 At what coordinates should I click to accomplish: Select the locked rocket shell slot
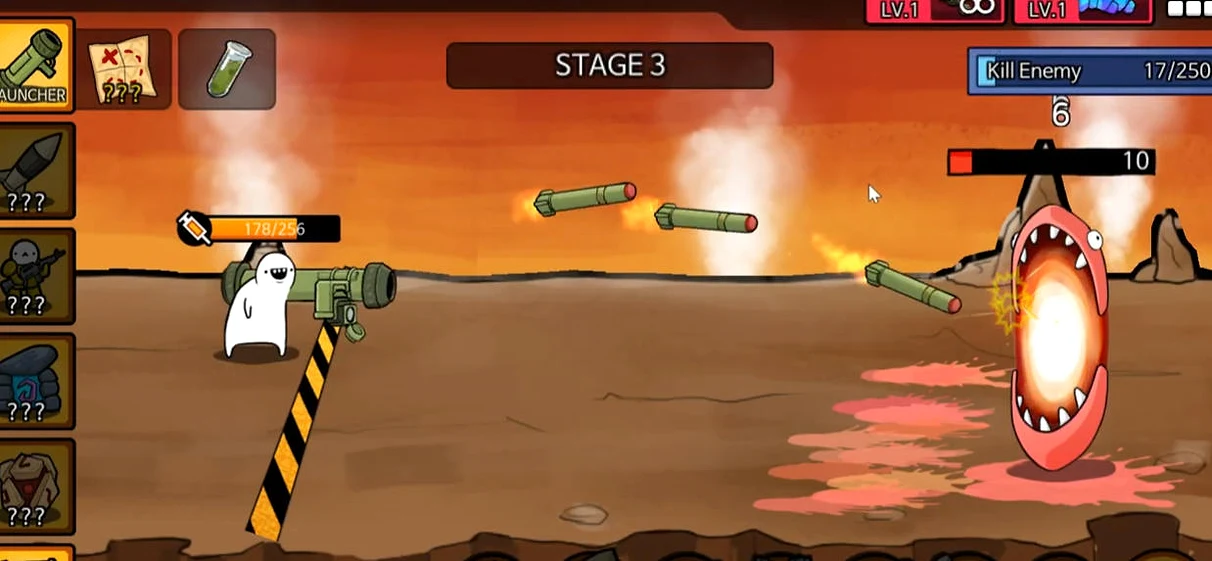point(36,170)
